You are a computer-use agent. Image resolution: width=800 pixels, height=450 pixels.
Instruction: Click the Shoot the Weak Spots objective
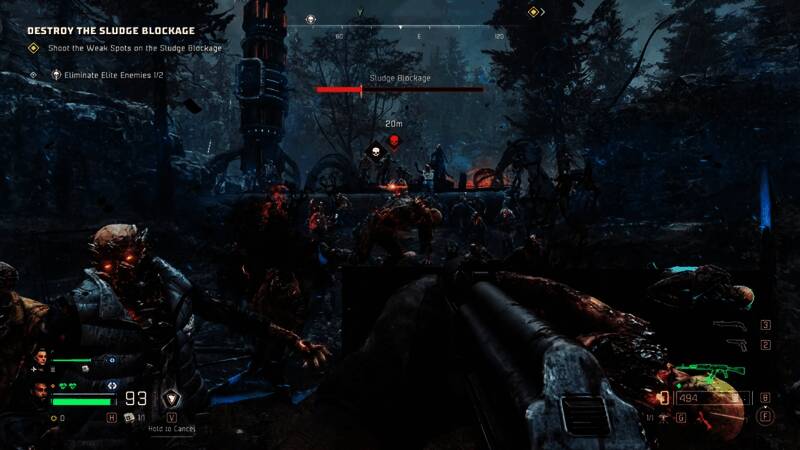click(x=135, y=48)
